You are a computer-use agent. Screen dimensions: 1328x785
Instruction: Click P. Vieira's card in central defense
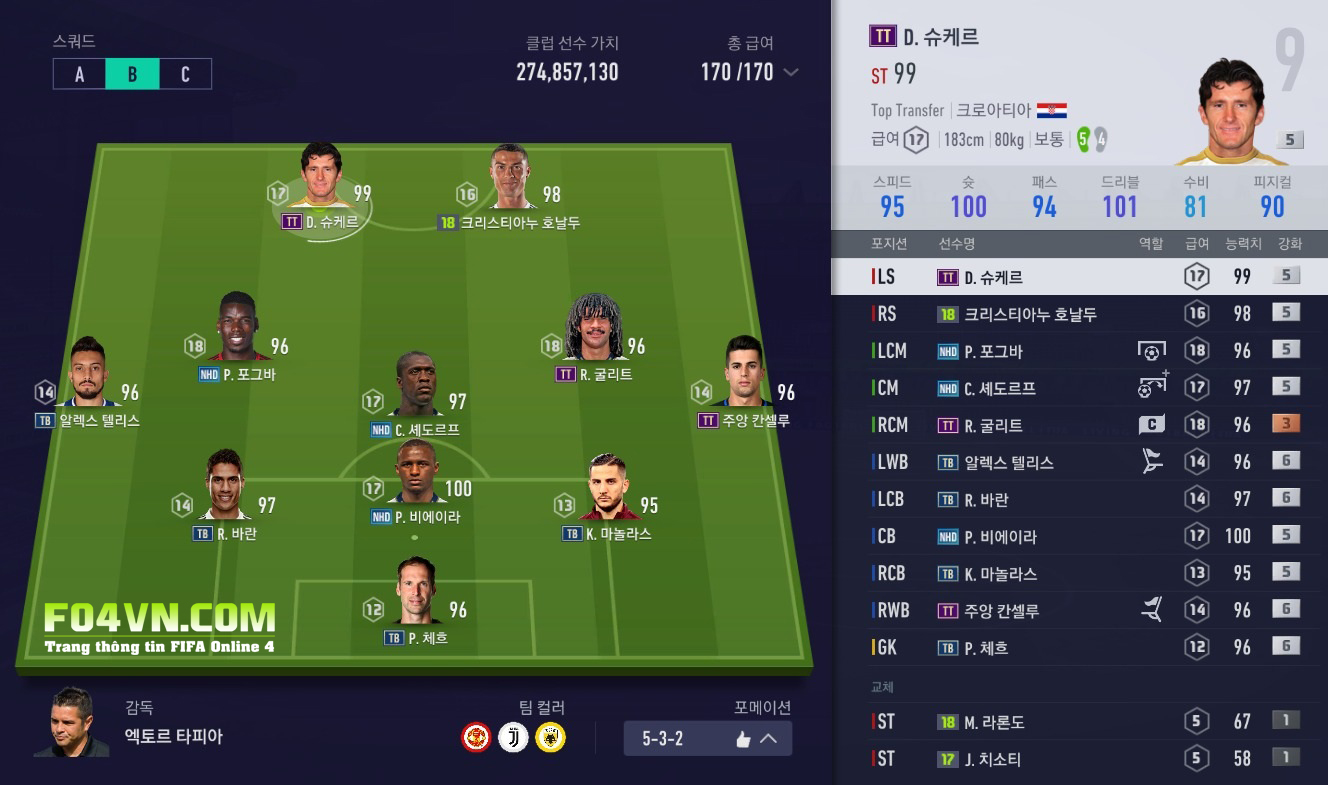(416, 474)
